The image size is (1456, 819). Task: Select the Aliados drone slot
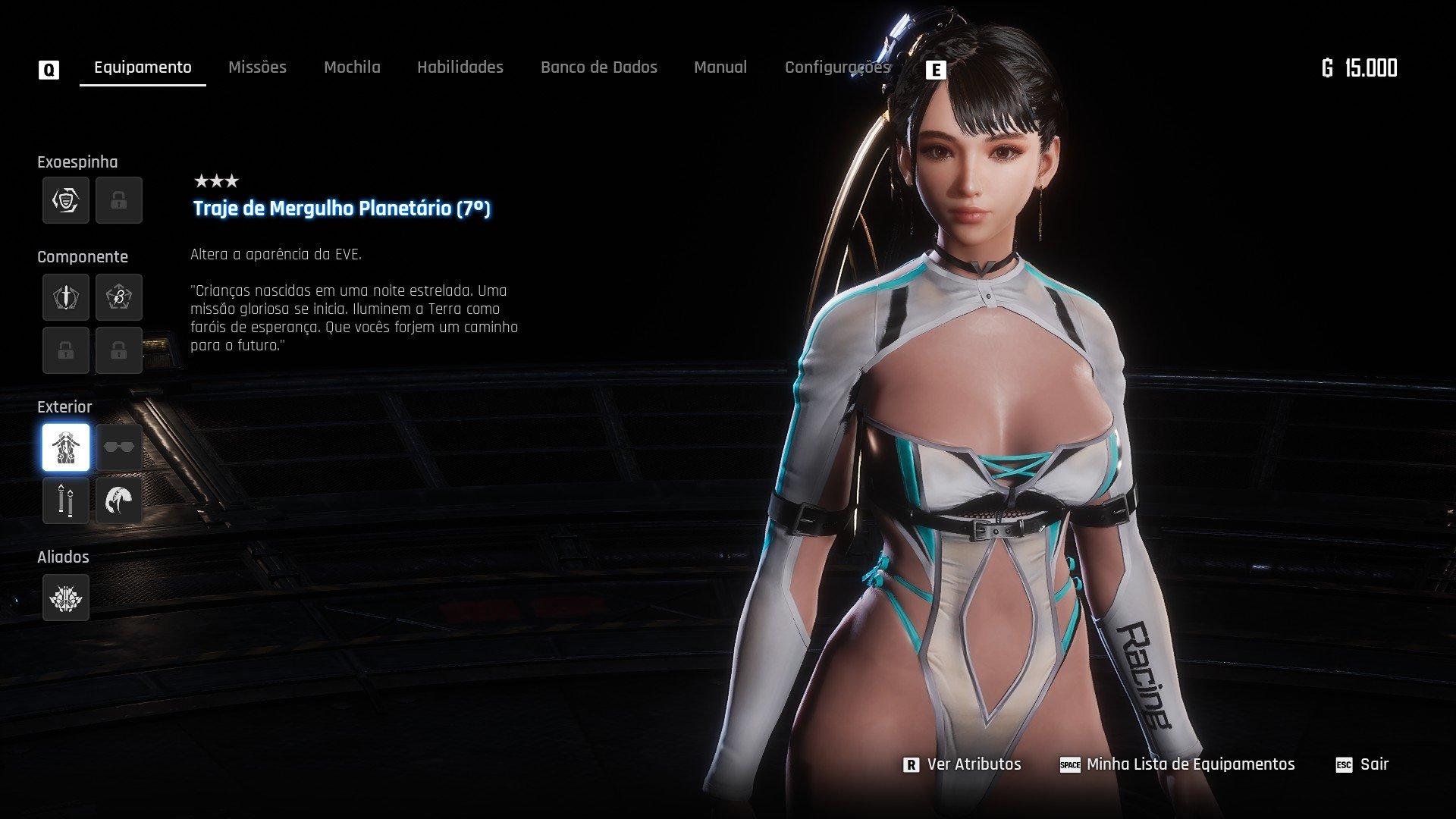[66, 598]
